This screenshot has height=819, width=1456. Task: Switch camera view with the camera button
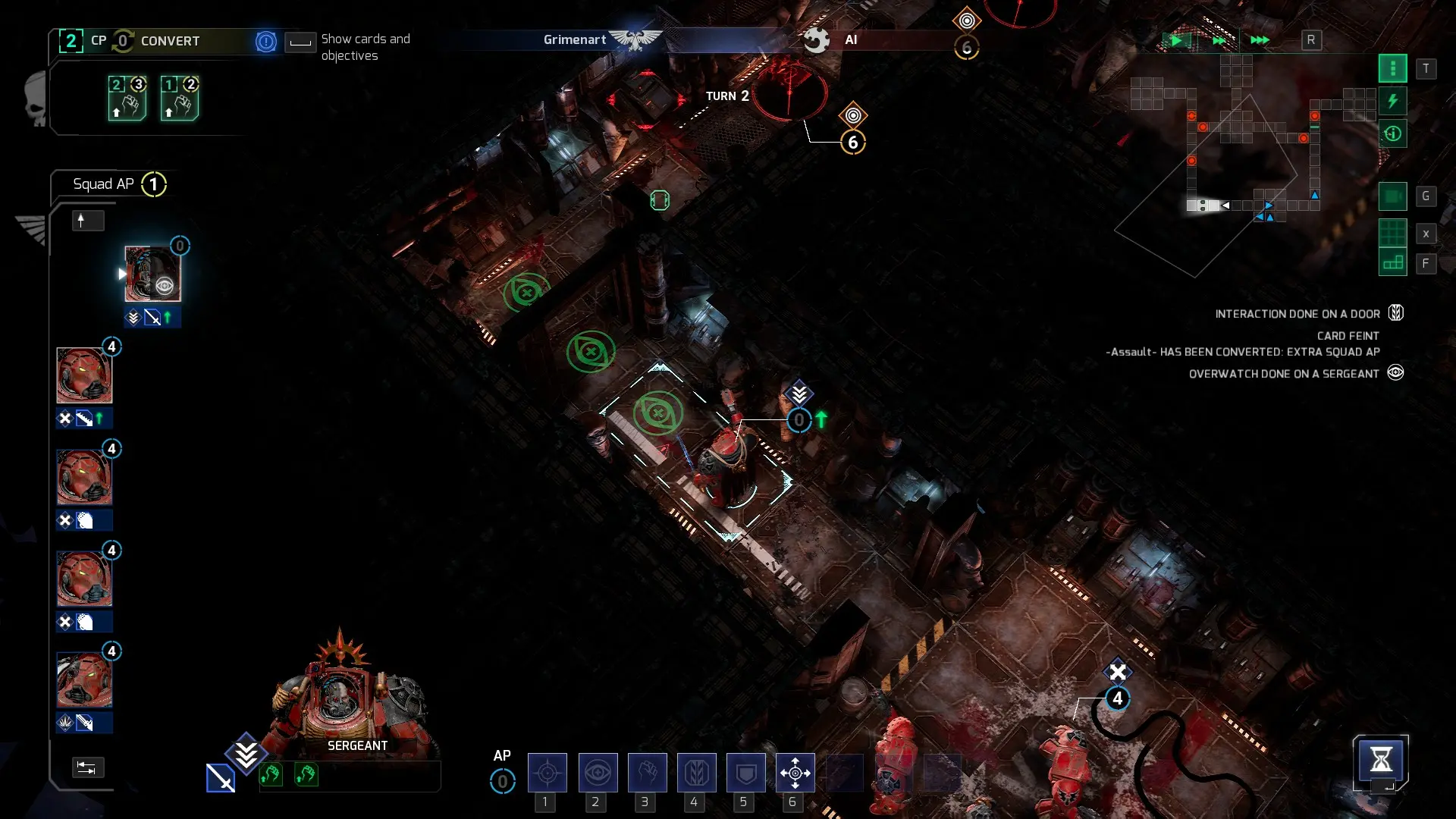(x=1392, y=196)
